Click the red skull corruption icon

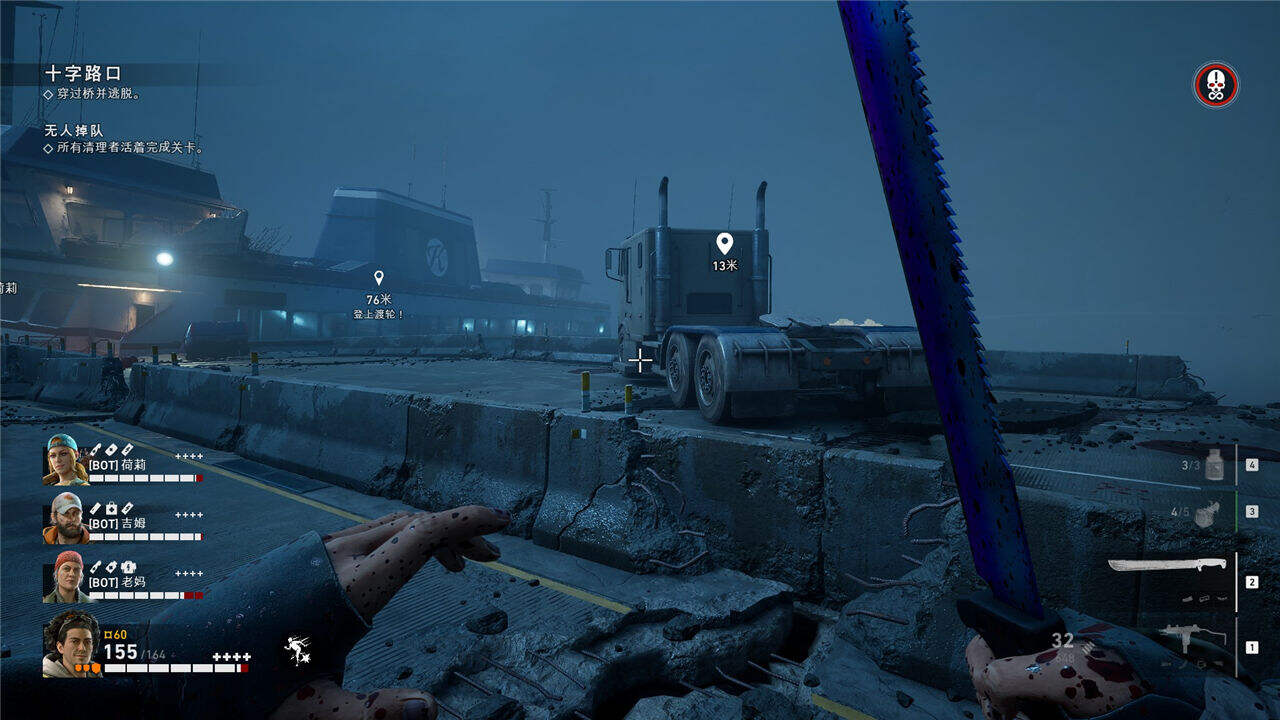pyautogui.click(x=1215, y=85)
